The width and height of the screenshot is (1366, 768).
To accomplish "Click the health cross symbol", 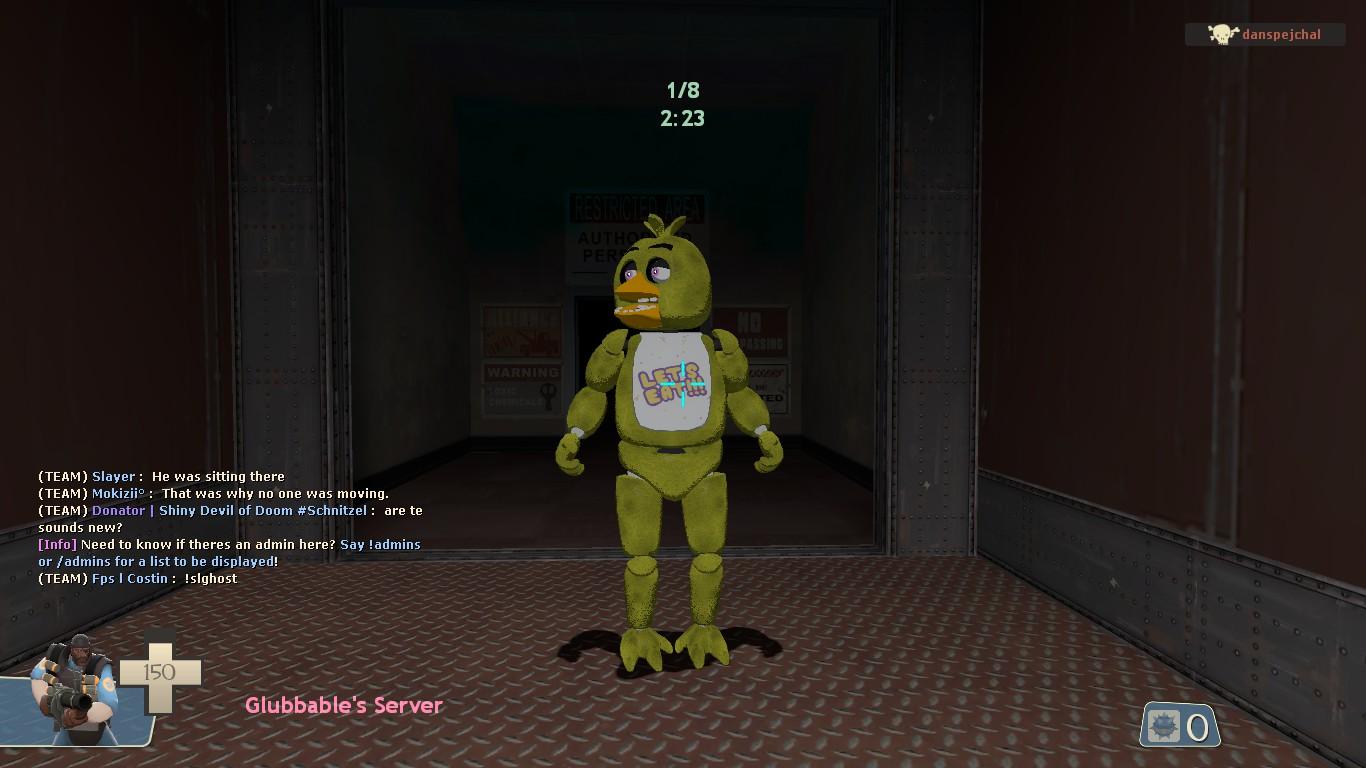I will (160, 675).
